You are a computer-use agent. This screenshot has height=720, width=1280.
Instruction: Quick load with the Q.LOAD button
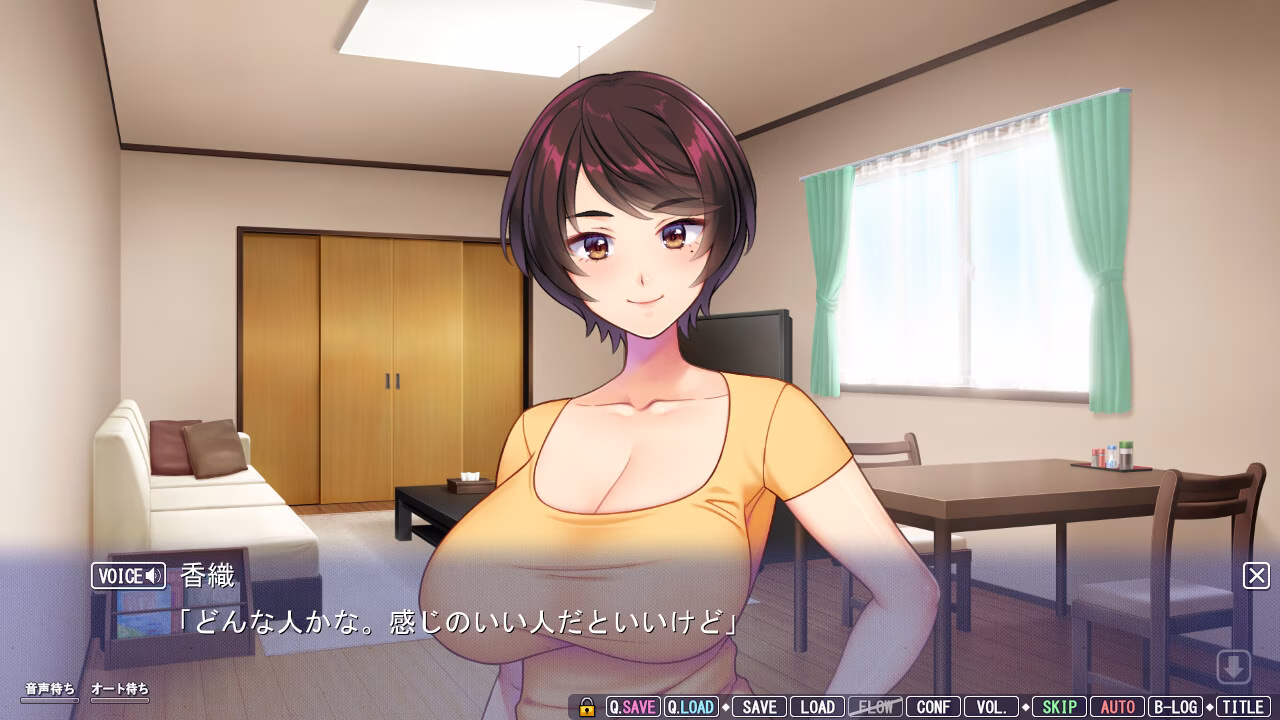tap(692, 706)
